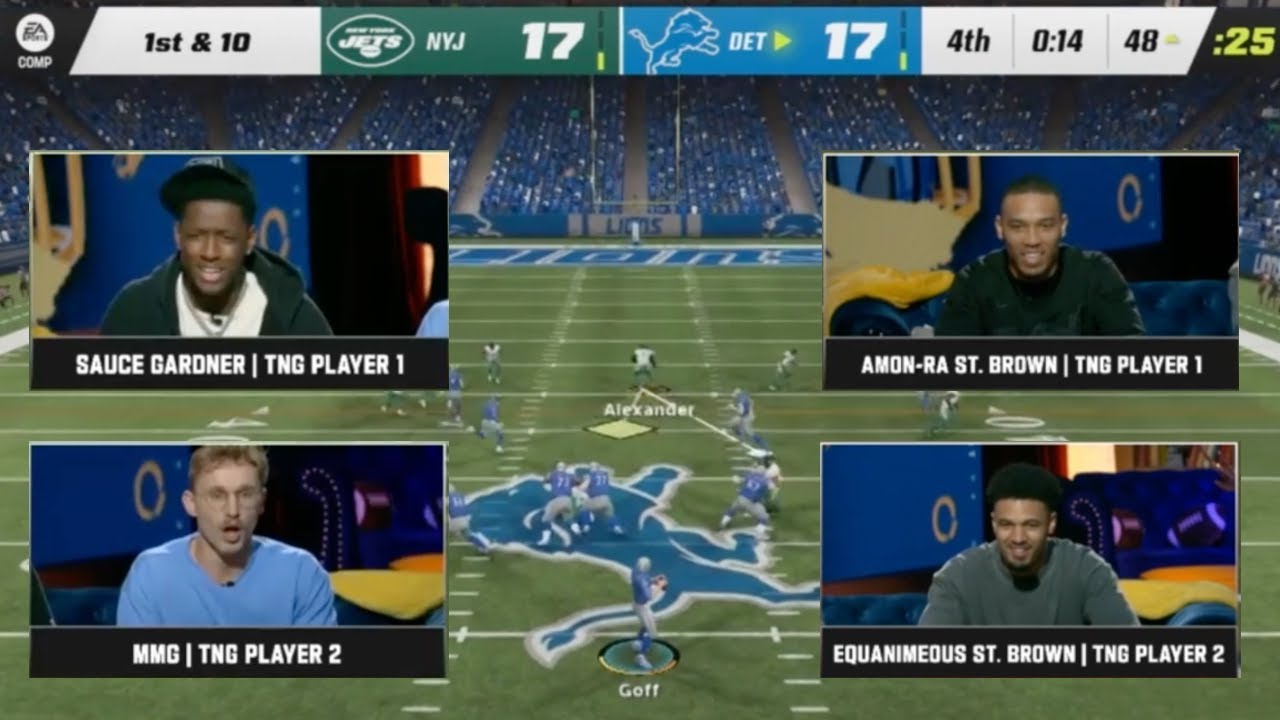Expand the Equanimeous St. Brown banner
Viewport: 1280px width, 720px height.
(x=1026, y=652)
